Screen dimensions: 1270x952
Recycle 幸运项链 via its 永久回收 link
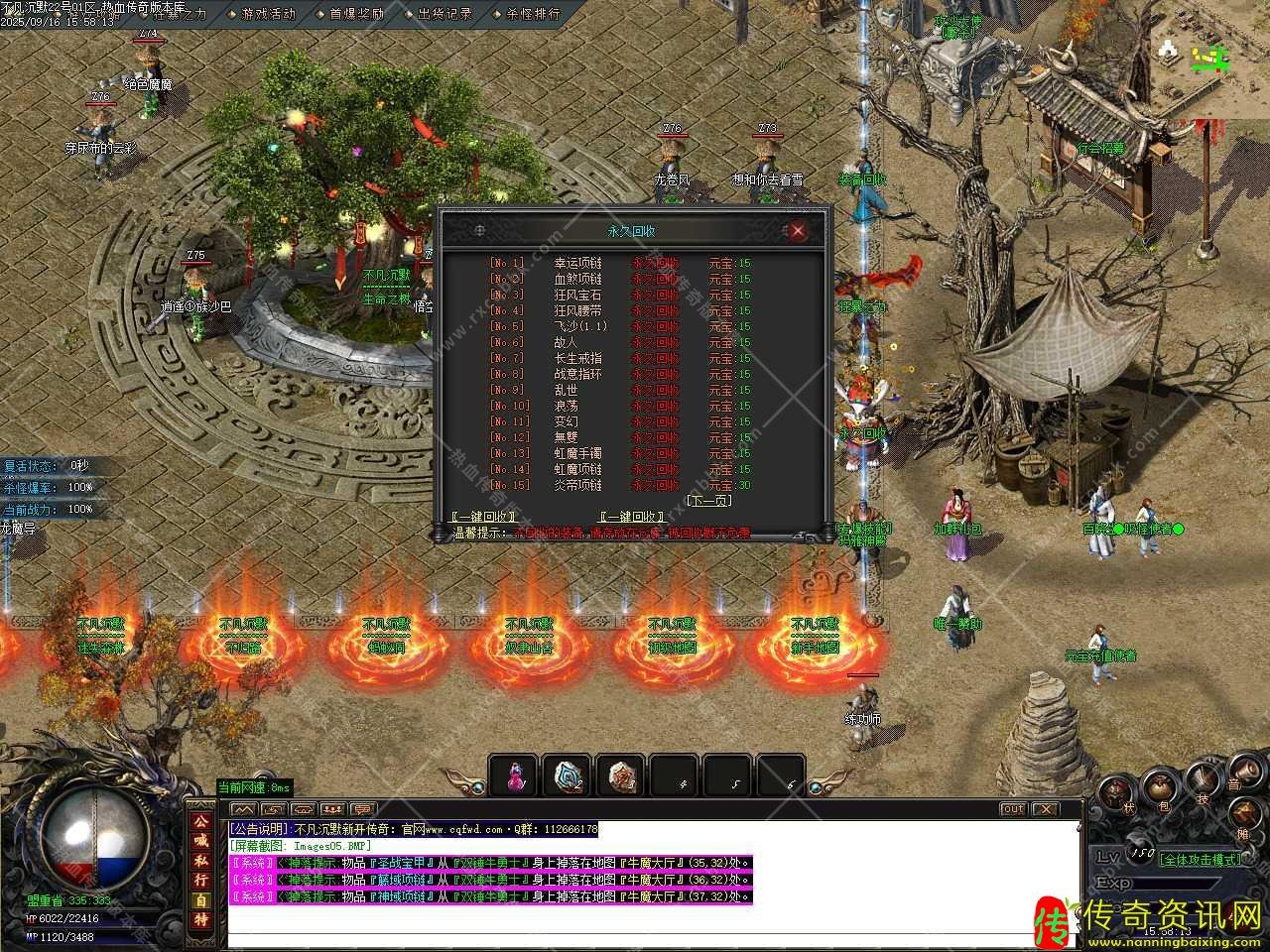coord(656,263)
